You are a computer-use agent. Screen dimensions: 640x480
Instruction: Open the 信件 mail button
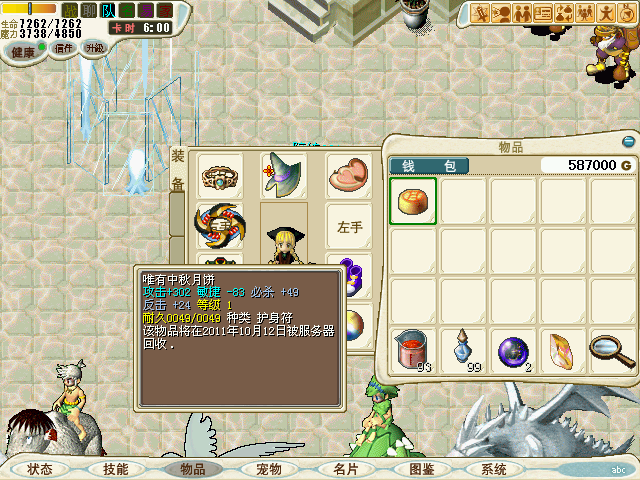62,48
